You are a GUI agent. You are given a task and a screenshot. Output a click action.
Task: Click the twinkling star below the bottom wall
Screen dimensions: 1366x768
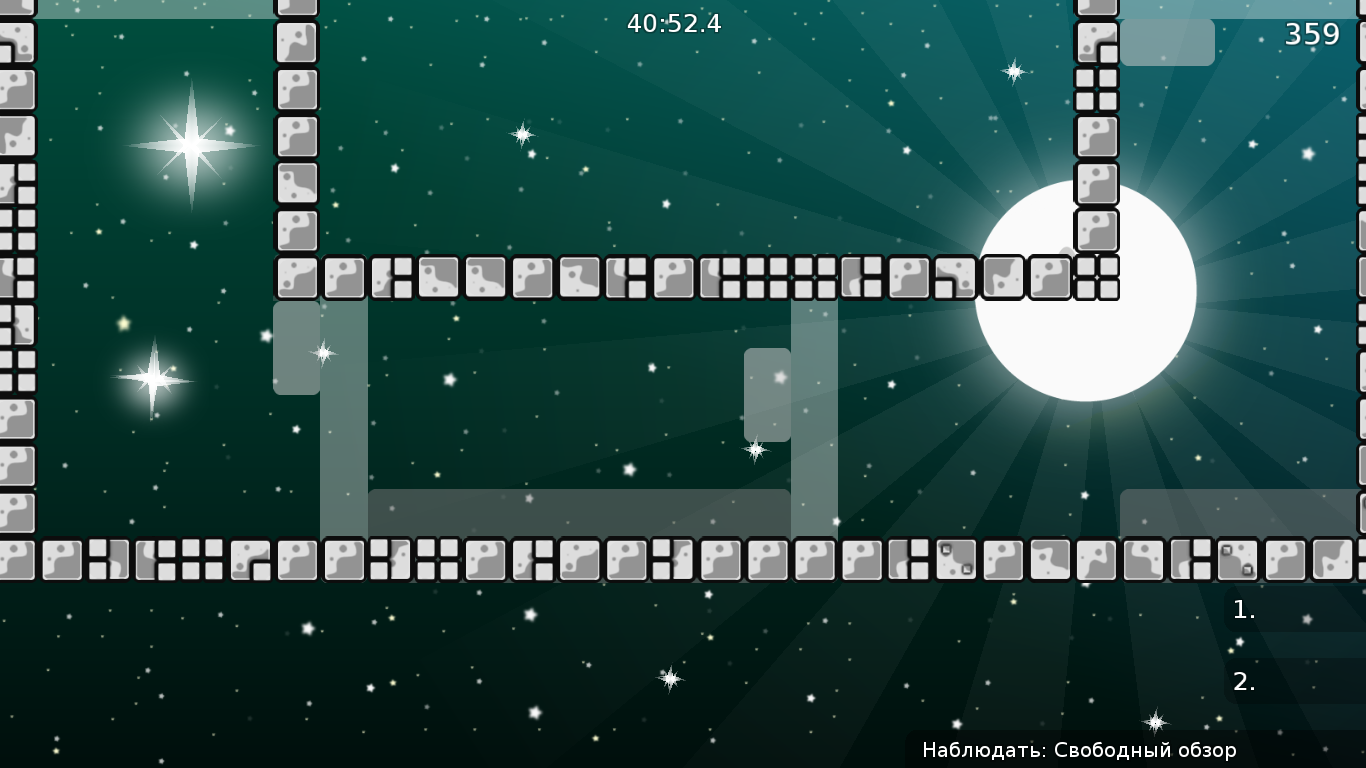(x=668, y=678)
